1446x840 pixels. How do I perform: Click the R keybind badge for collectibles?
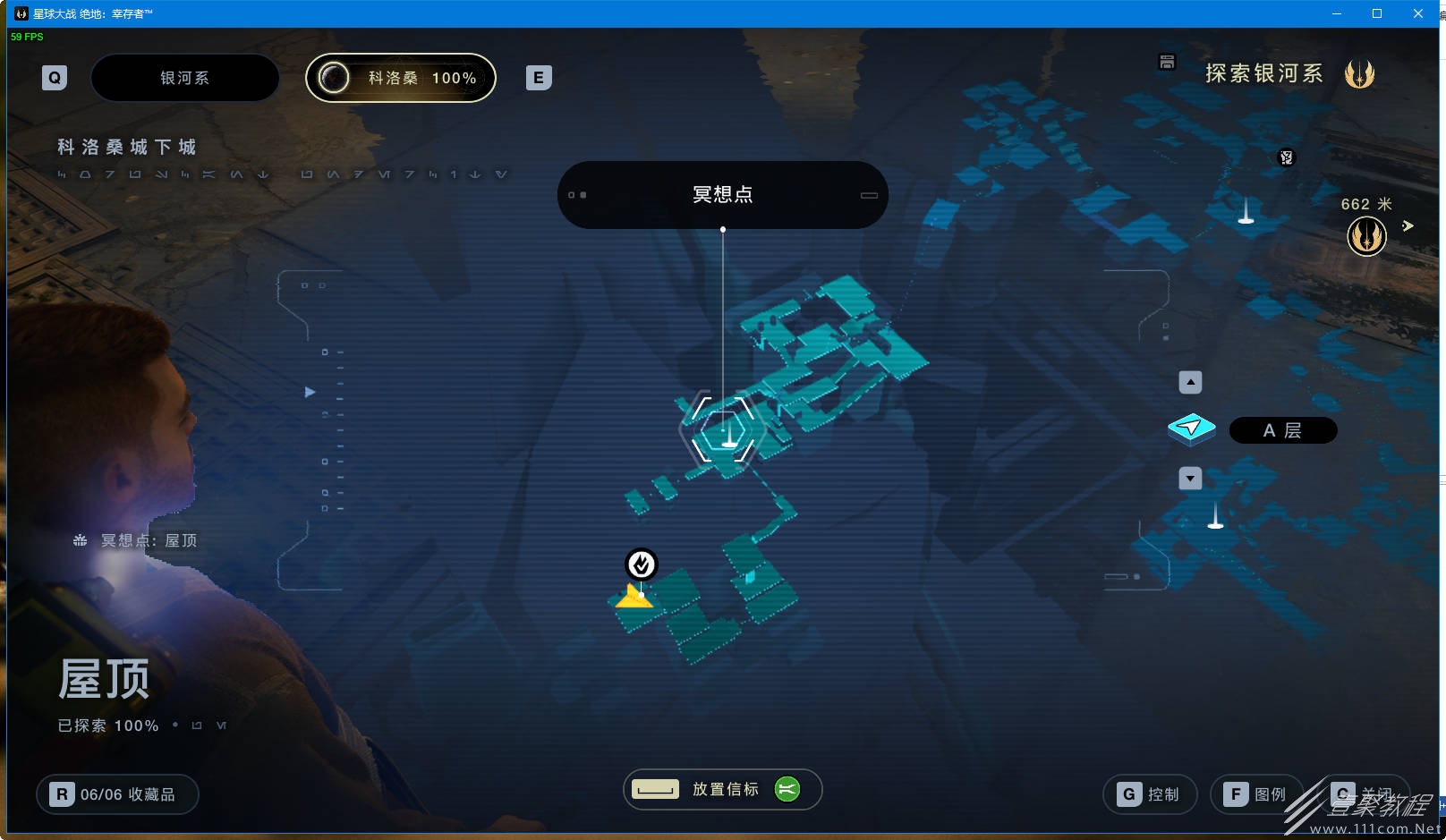coord(61,793)
